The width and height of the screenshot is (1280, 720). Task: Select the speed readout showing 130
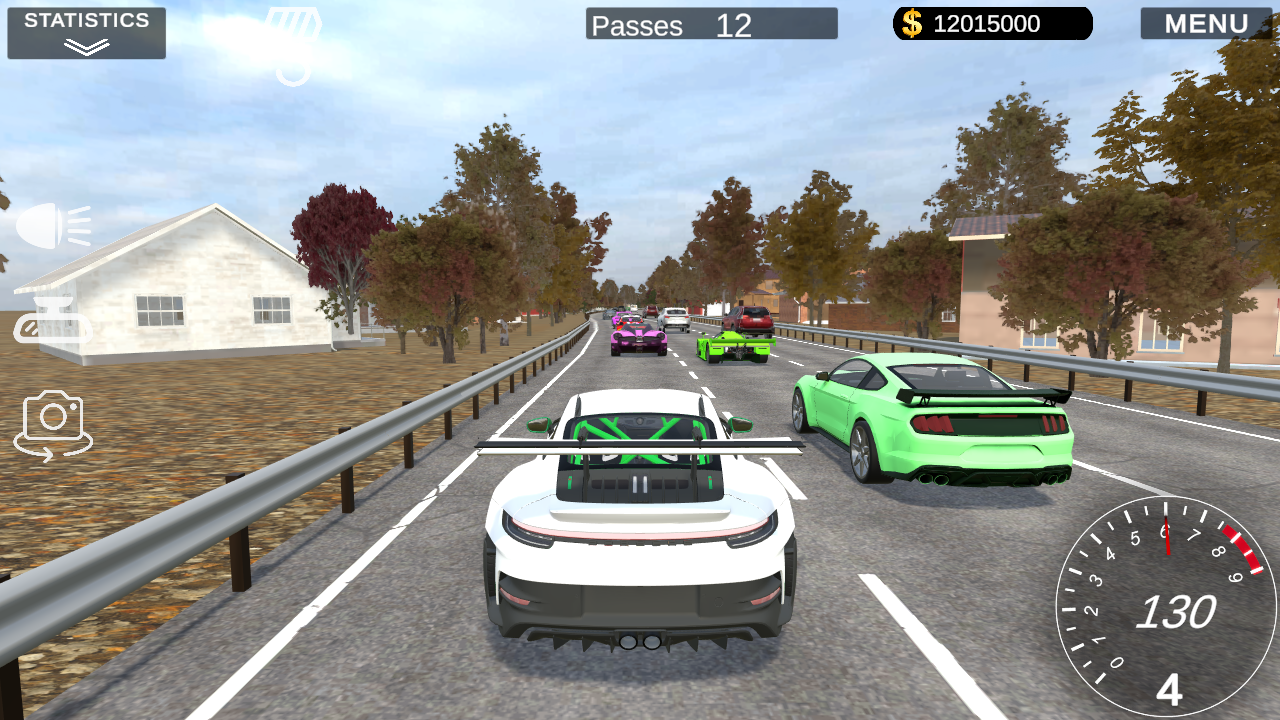[x=1177, y=610]
